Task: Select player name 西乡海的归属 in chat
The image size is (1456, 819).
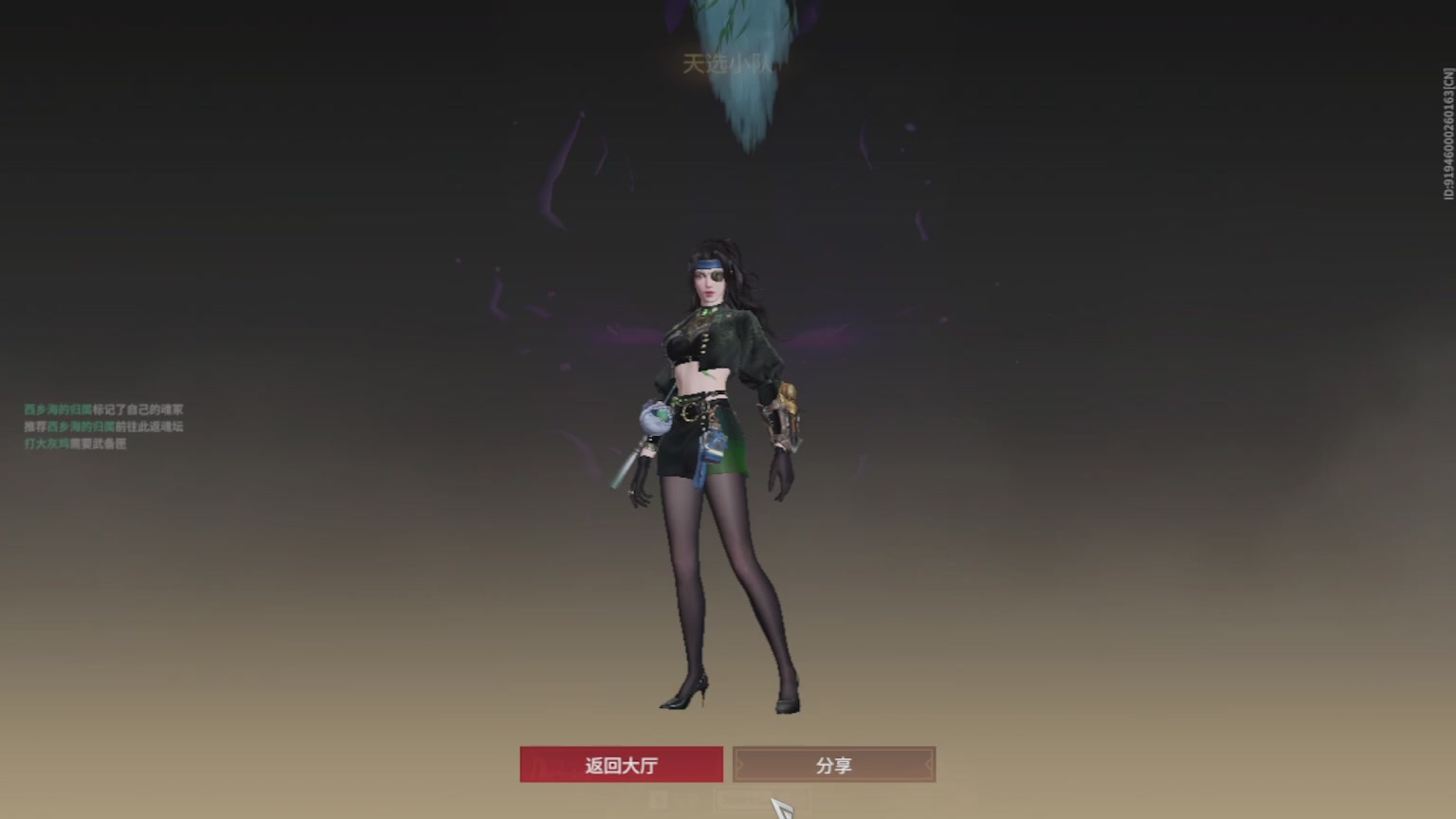Action: pyautogui.click(x=57, y=409)
